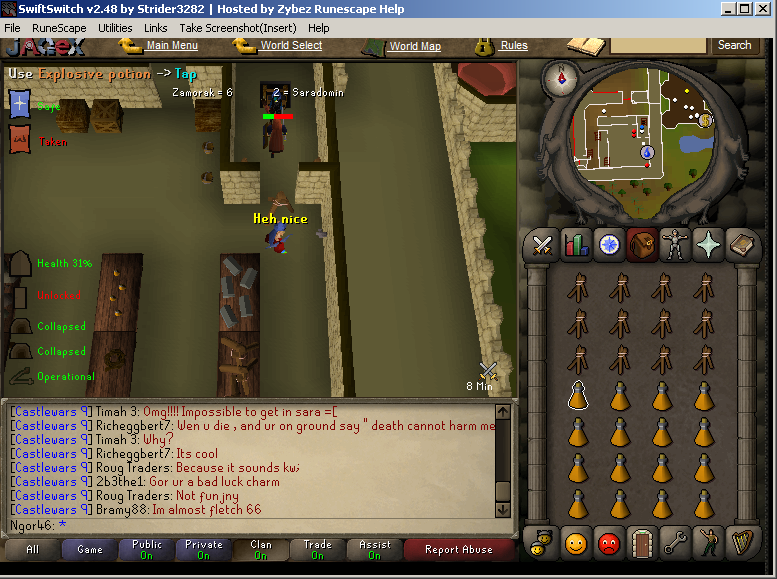Focus the search text field
Image resolution: width=777 pixels, height=579 pixels.
[658, 45]
